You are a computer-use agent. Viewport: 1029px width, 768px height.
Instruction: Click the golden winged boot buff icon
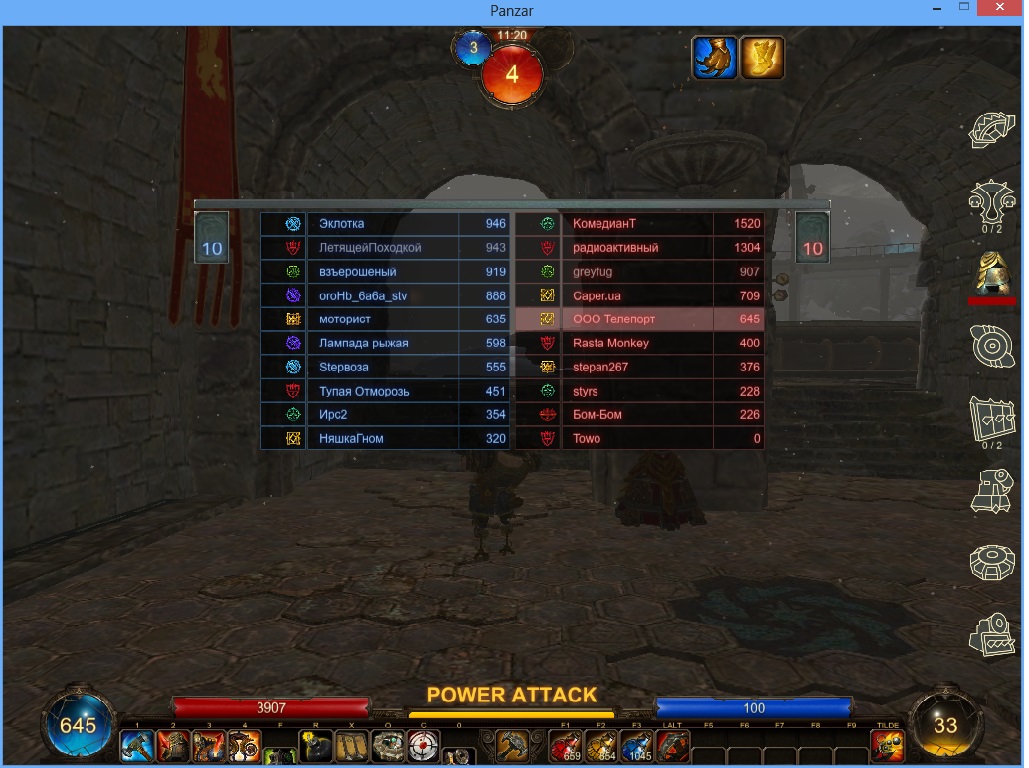(x=762, y=58)
